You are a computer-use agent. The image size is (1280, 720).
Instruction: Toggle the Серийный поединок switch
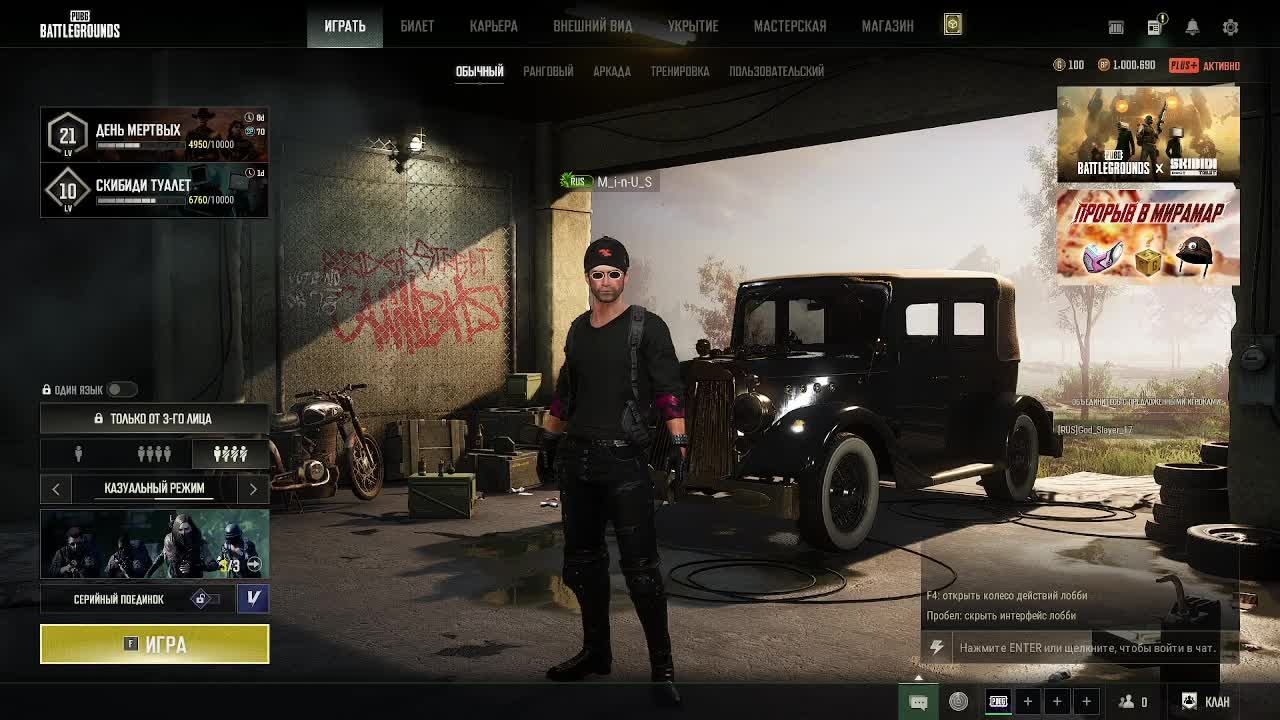[x=203, y=599]
